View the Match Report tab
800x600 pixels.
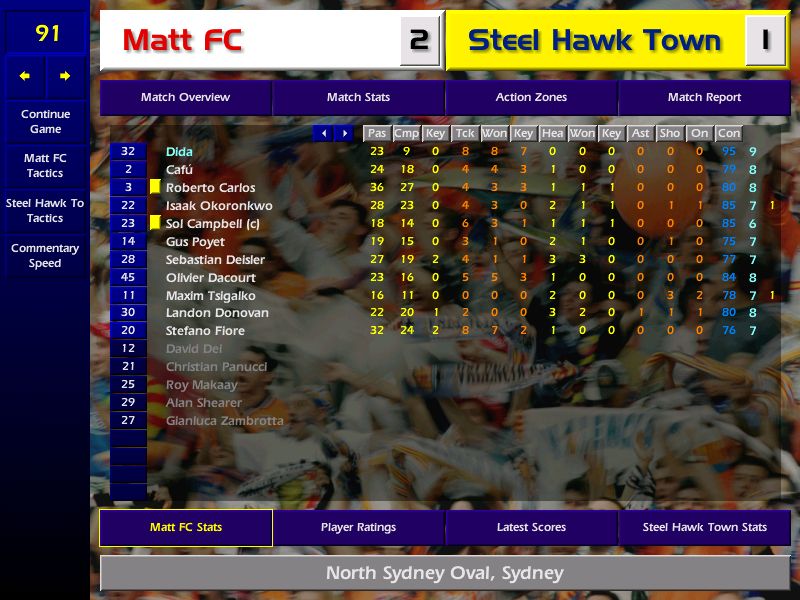[x=704, y=97]
